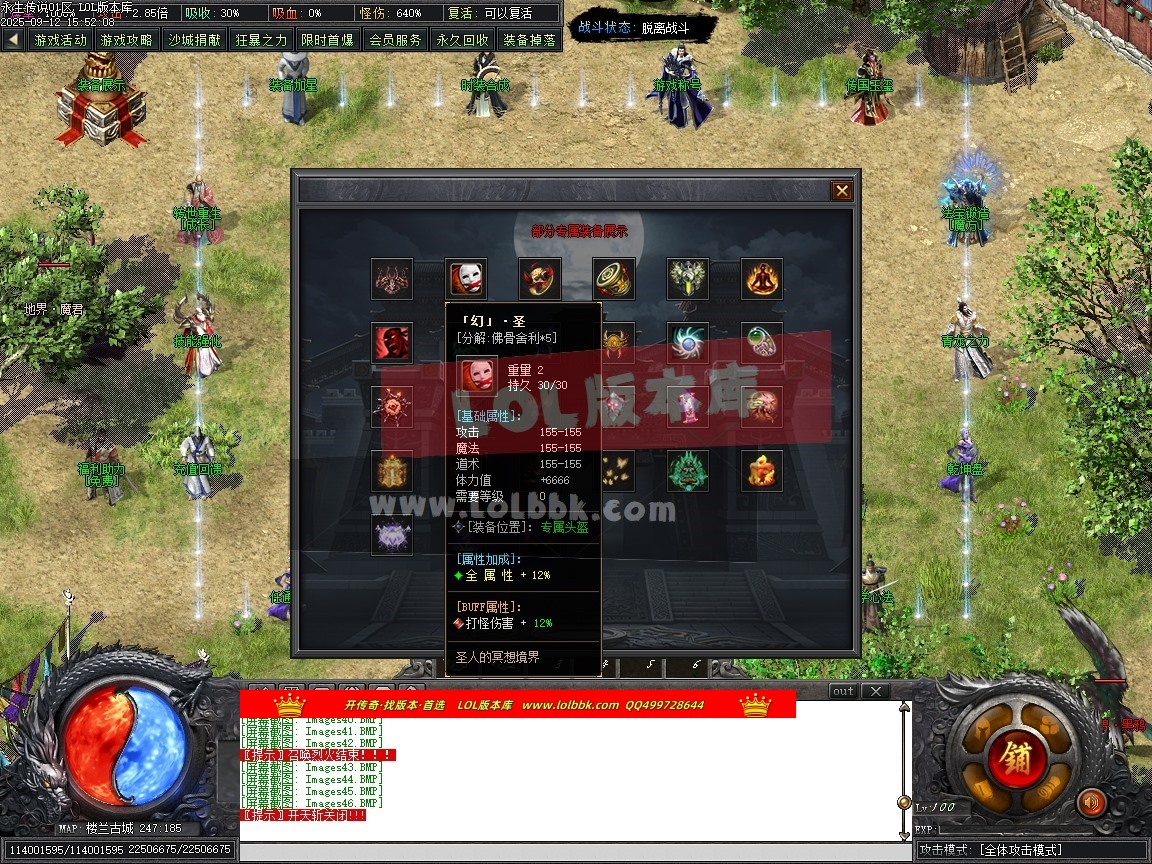Close the equipment showcase window

point(842,191)
